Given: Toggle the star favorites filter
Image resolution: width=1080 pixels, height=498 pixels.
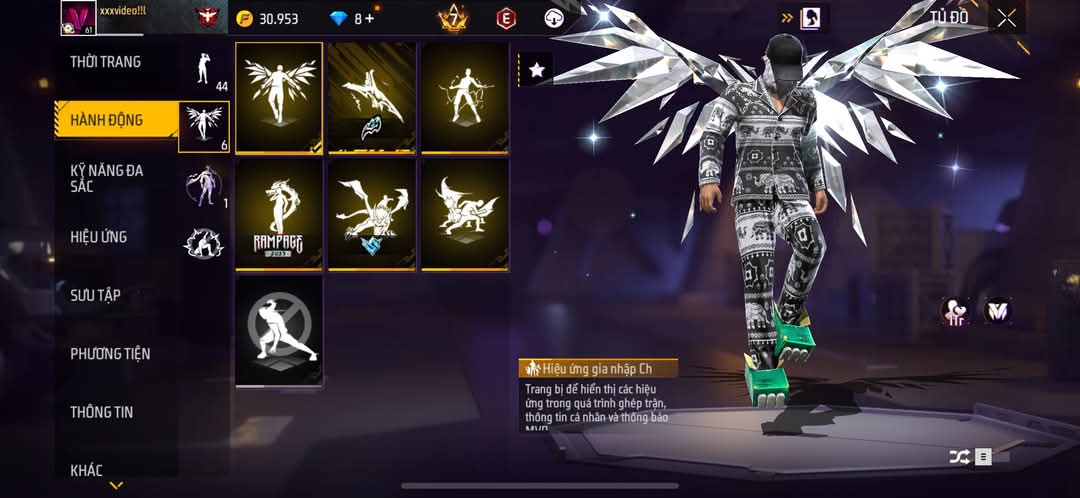Looking at the screenshot, I should (537, 69).
